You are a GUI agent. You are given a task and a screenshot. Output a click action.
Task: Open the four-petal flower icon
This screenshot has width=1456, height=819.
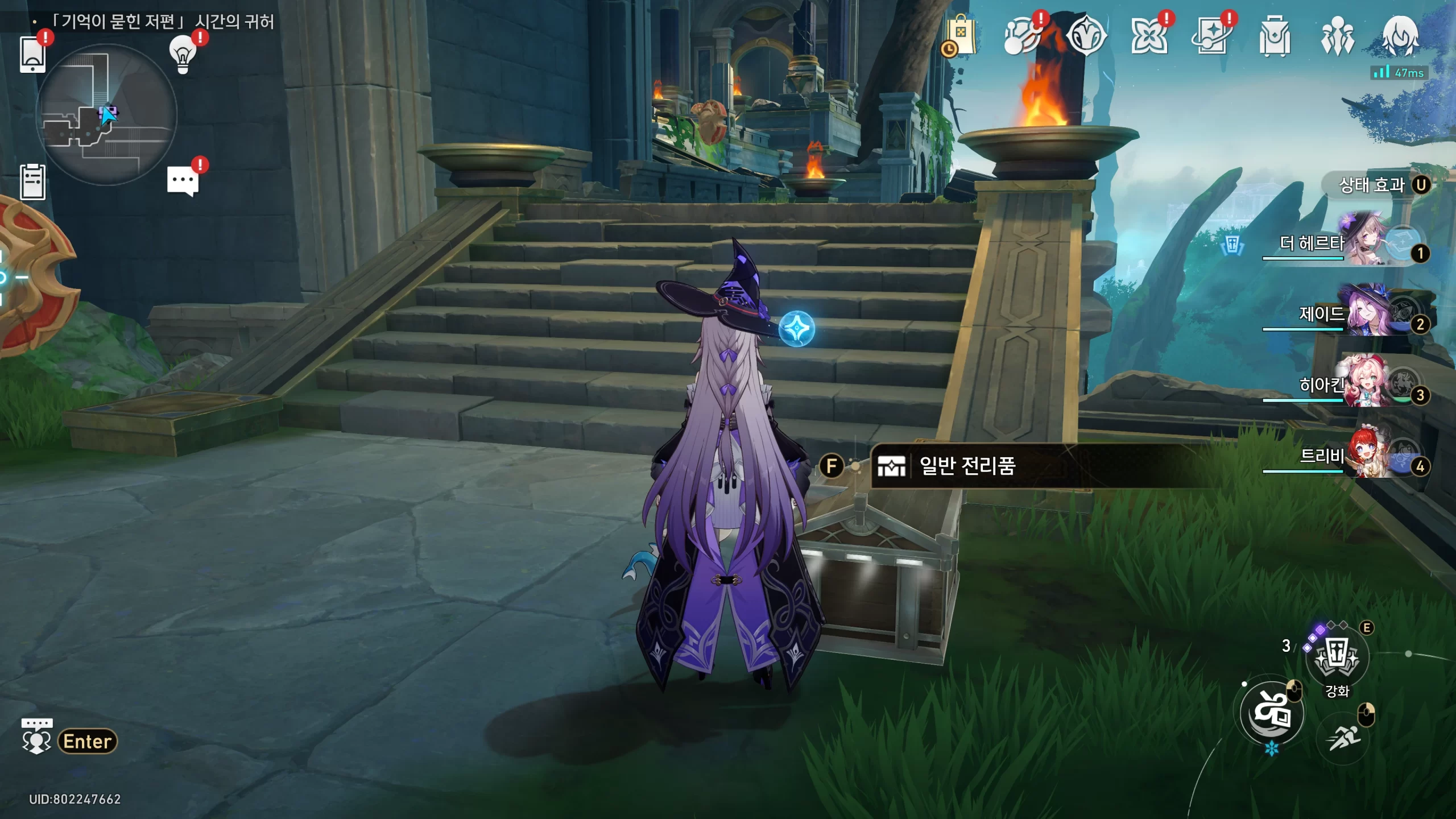1149,36
